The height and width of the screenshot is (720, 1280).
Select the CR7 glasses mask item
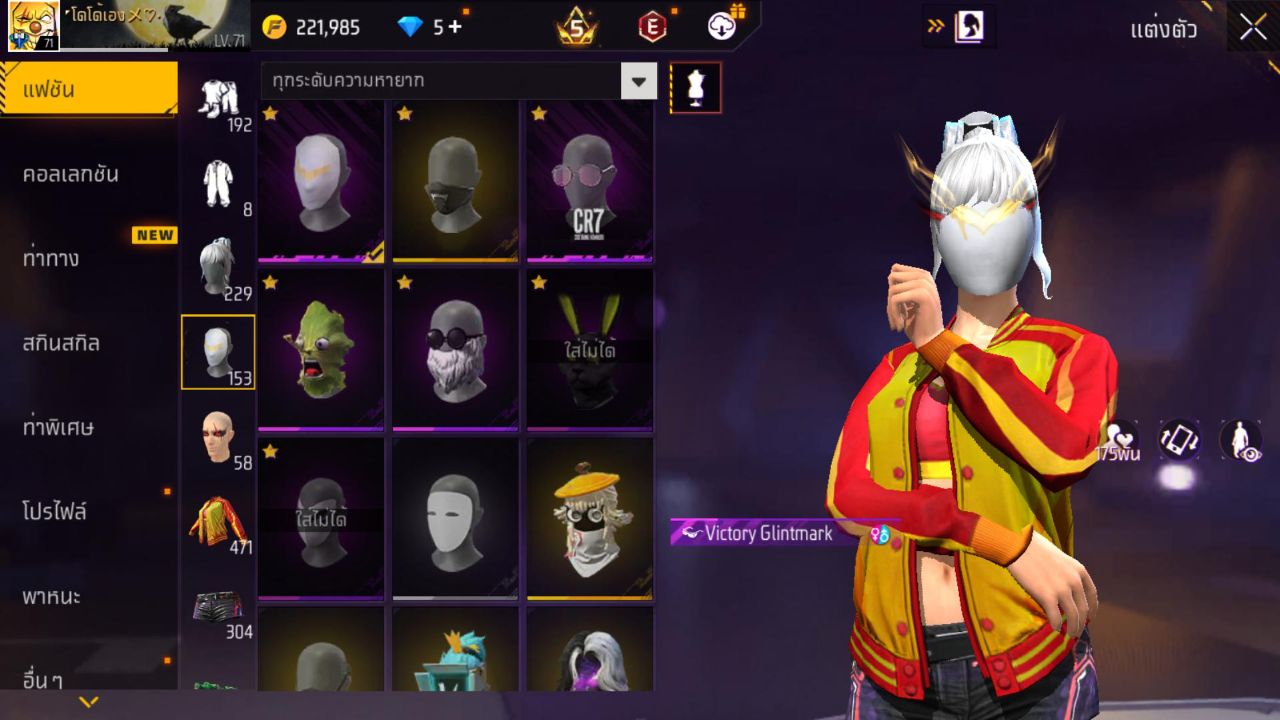590,181
